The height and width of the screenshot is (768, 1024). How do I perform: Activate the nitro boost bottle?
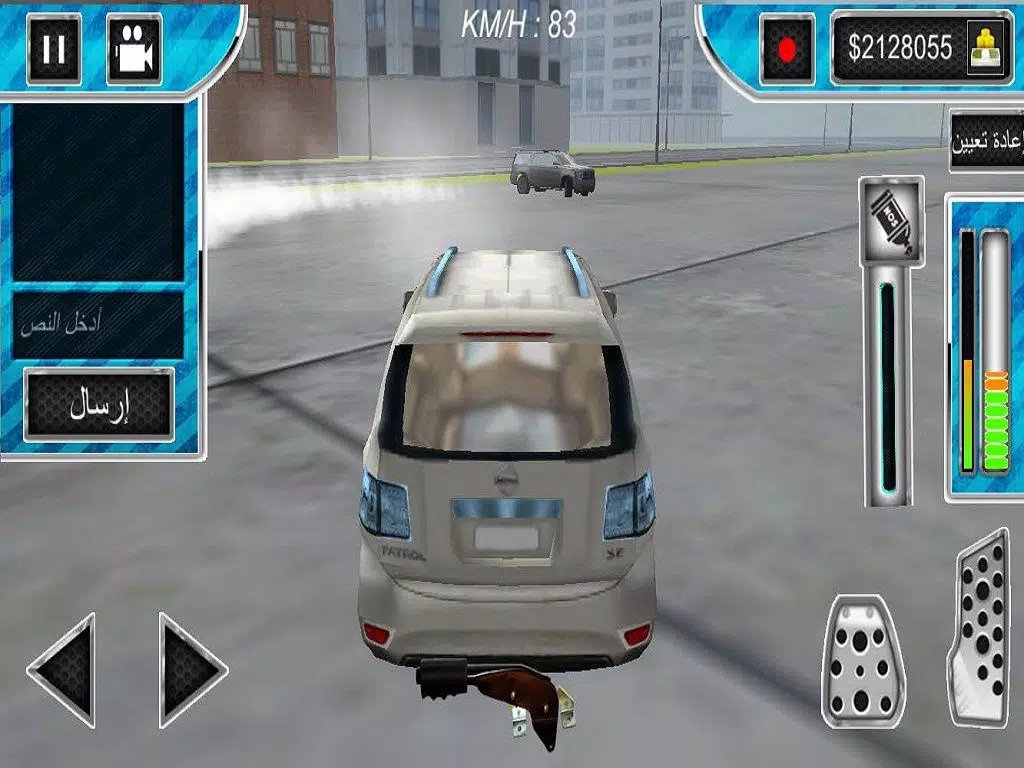tap(890, 220)
